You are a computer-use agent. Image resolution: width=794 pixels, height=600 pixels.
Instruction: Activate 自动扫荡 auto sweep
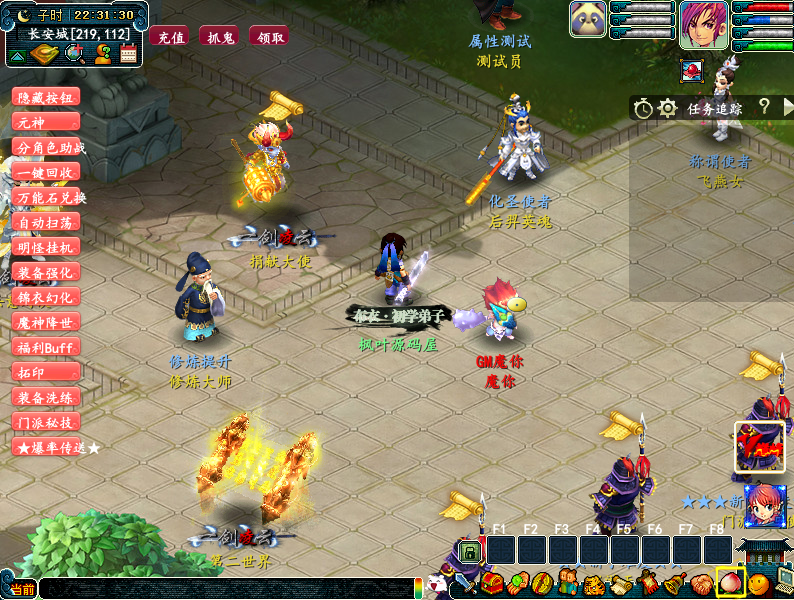pyautogui.click(x=46, y=222)
